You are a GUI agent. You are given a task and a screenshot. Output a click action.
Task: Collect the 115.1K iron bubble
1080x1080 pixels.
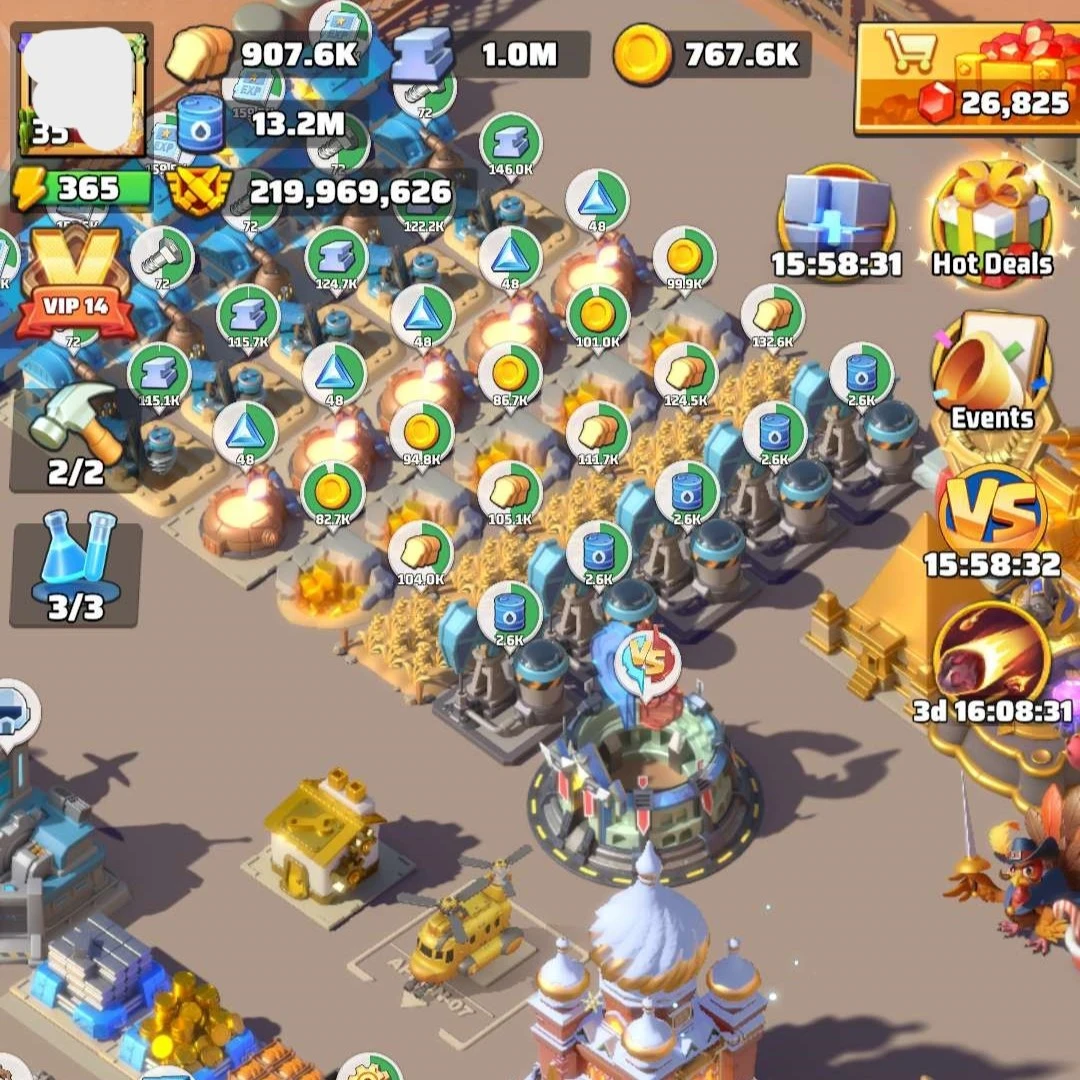160,373
